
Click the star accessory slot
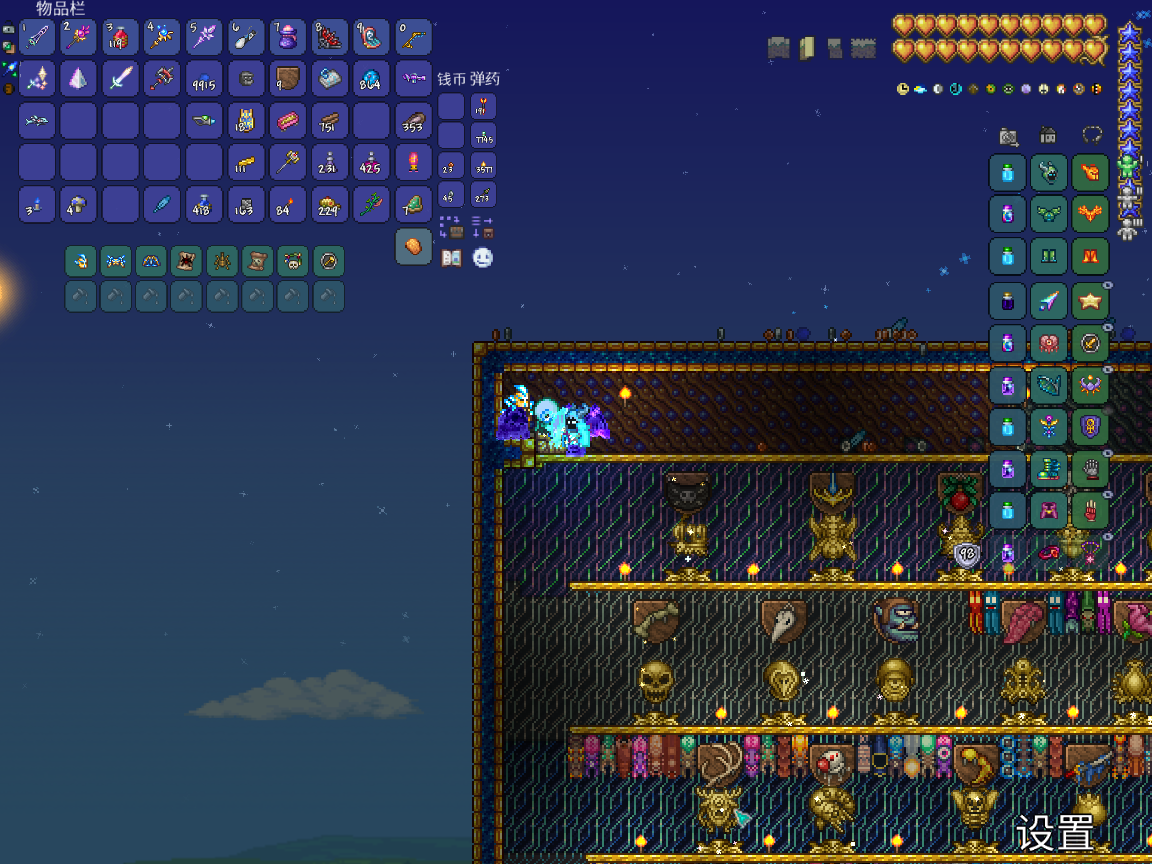click(1090, 300)
